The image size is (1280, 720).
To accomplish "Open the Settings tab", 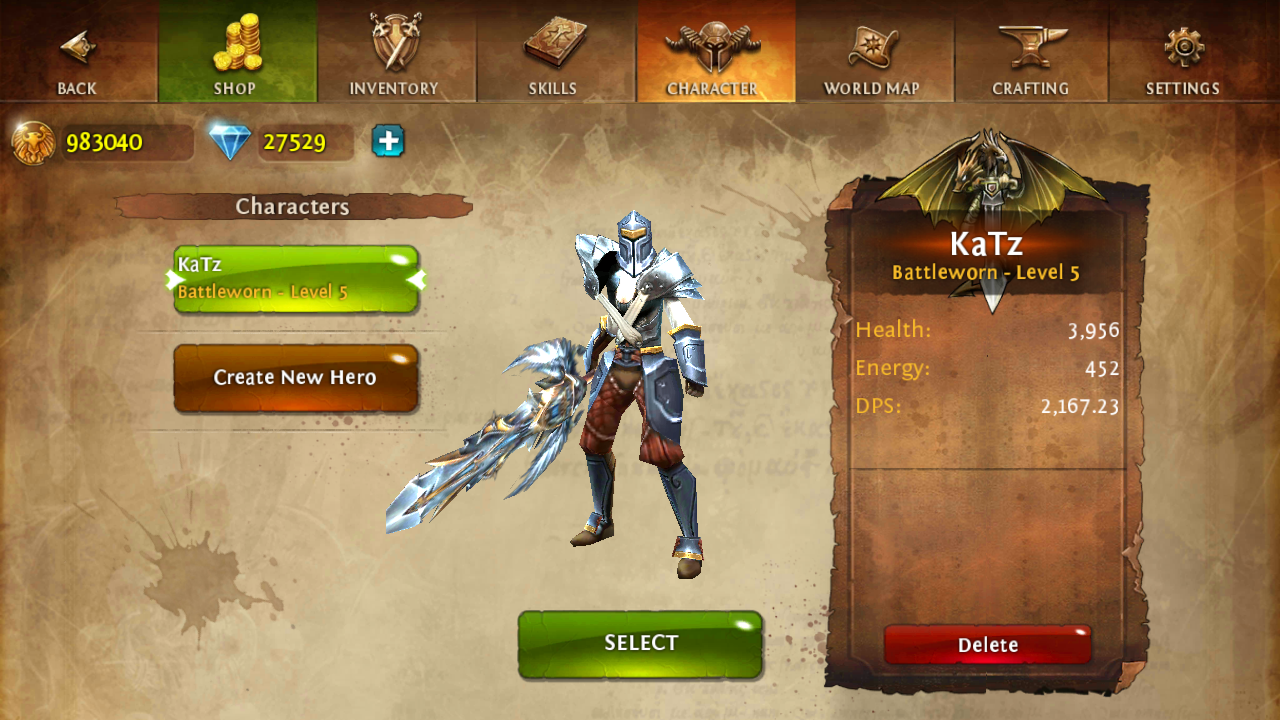I will click(1184, 52).
